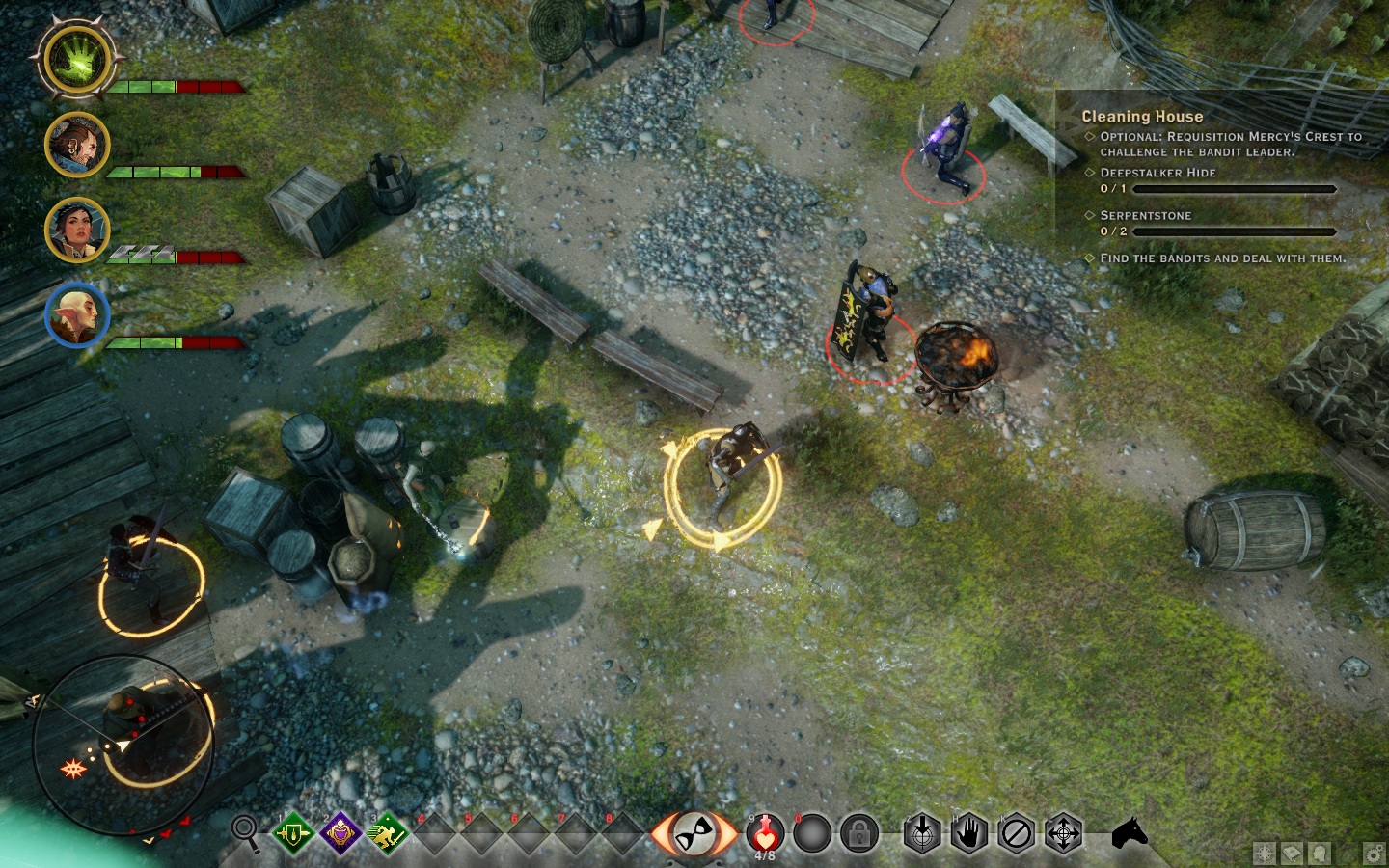
Task: Open the journal book icon
Action: pos(1292,854)
